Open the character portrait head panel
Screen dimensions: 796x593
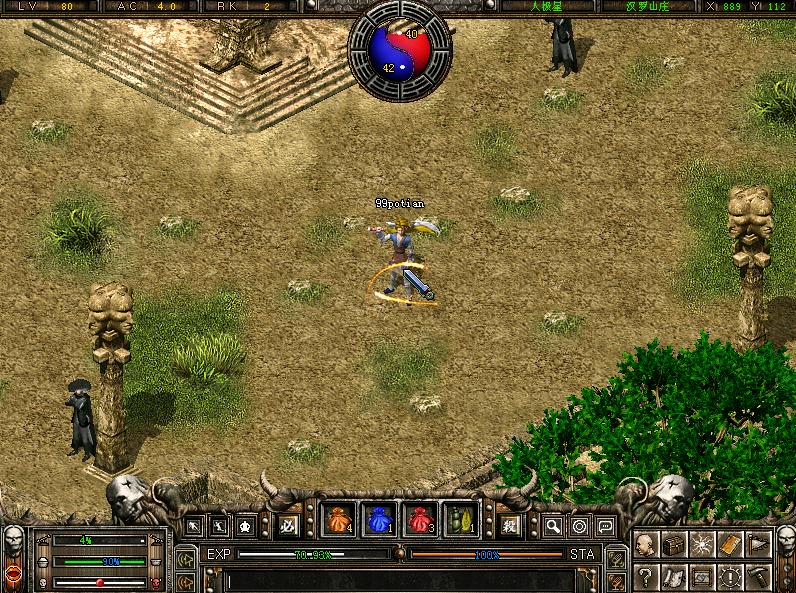(645, 545)
